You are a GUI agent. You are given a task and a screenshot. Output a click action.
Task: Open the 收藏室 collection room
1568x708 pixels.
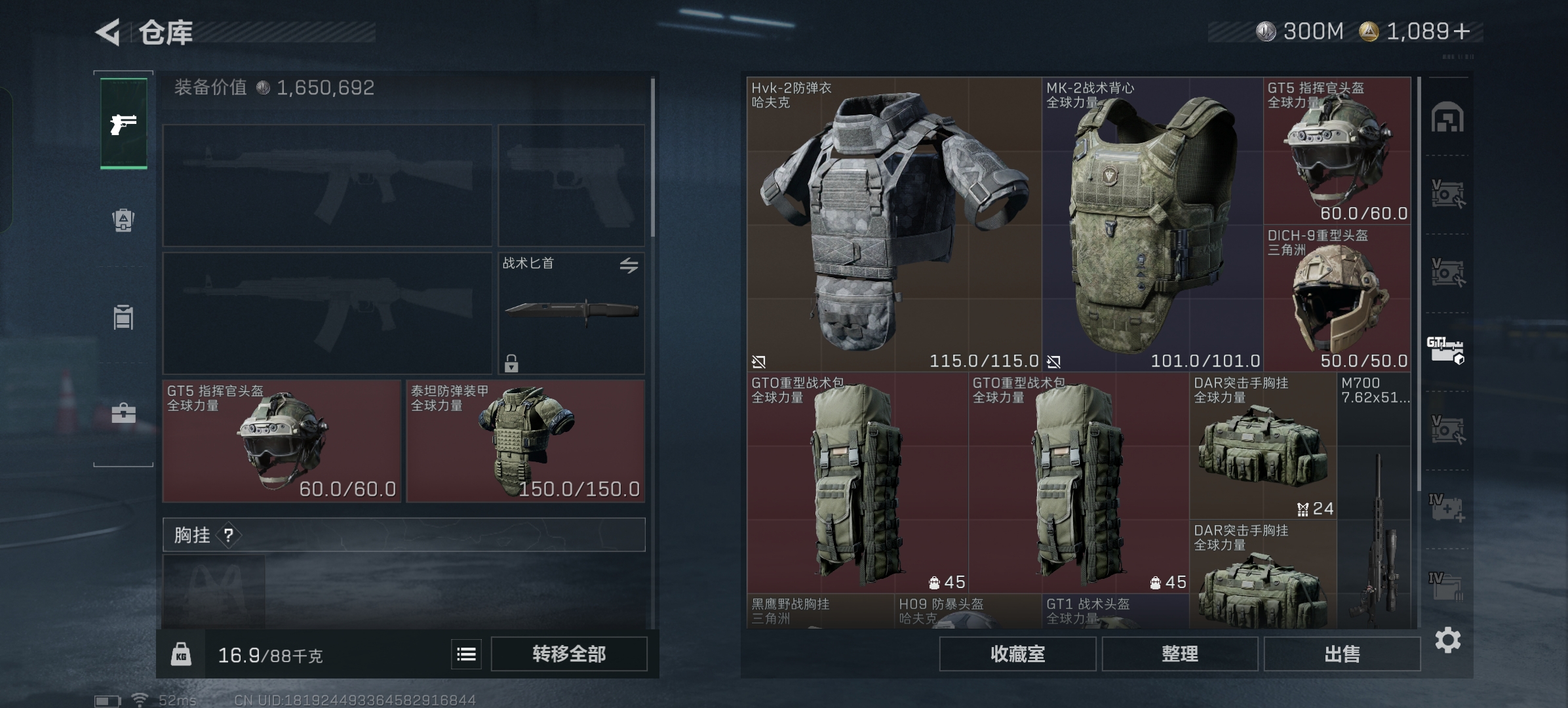point(1017,654)
